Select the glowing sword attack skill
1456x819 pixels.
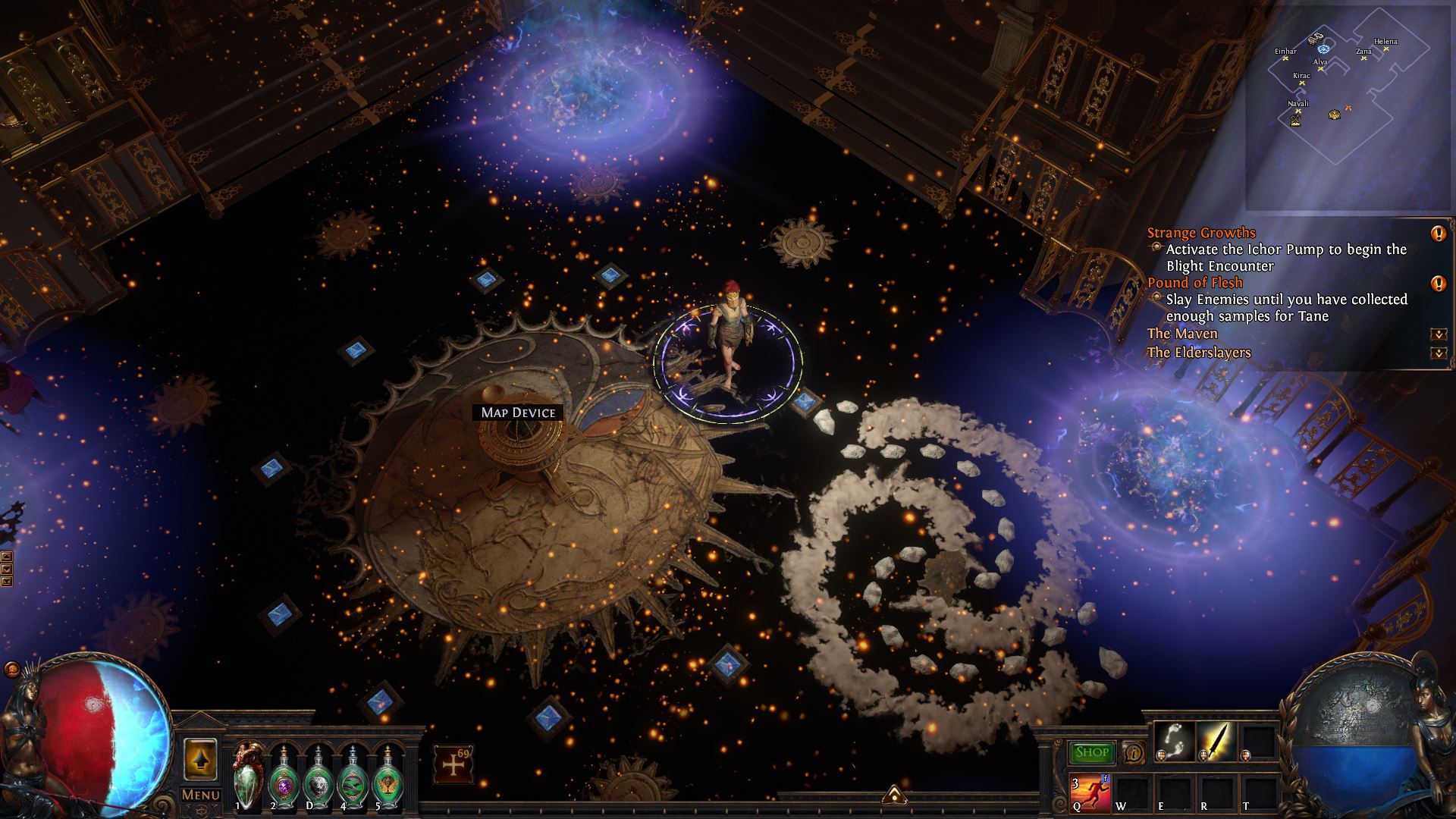pos(1216,741)
